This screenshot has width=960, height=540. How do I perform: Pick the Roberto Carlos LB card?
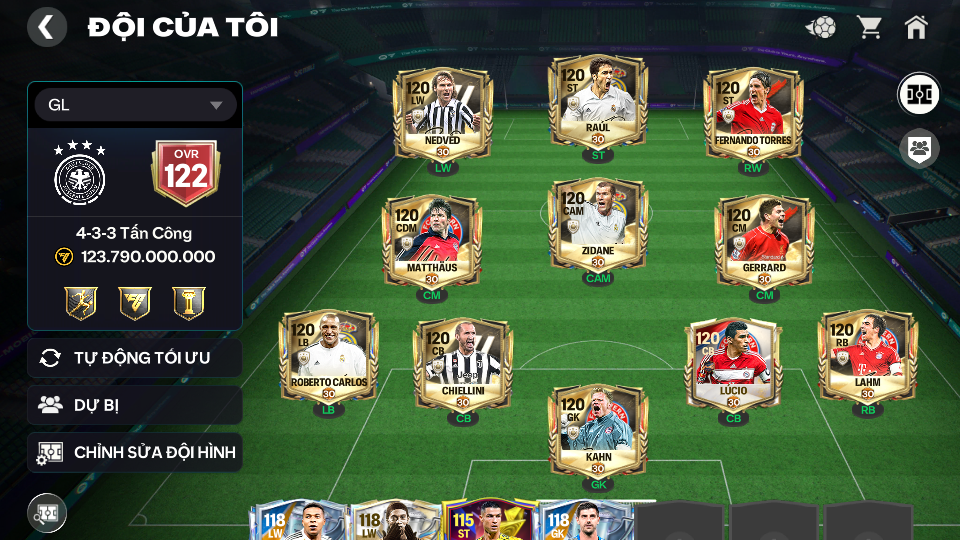328,355
